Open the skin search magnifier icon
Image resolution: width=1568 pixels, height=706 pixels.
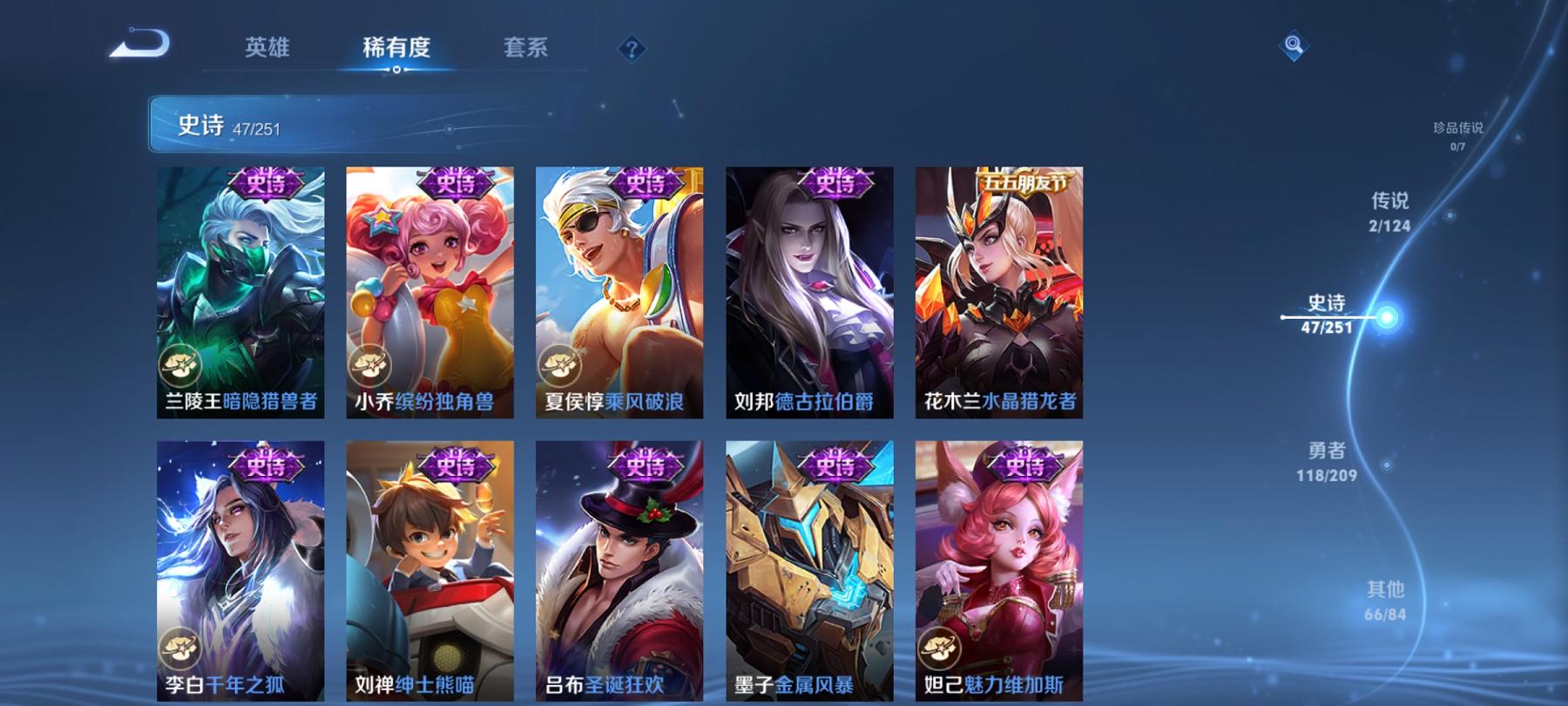point(1292,43)
